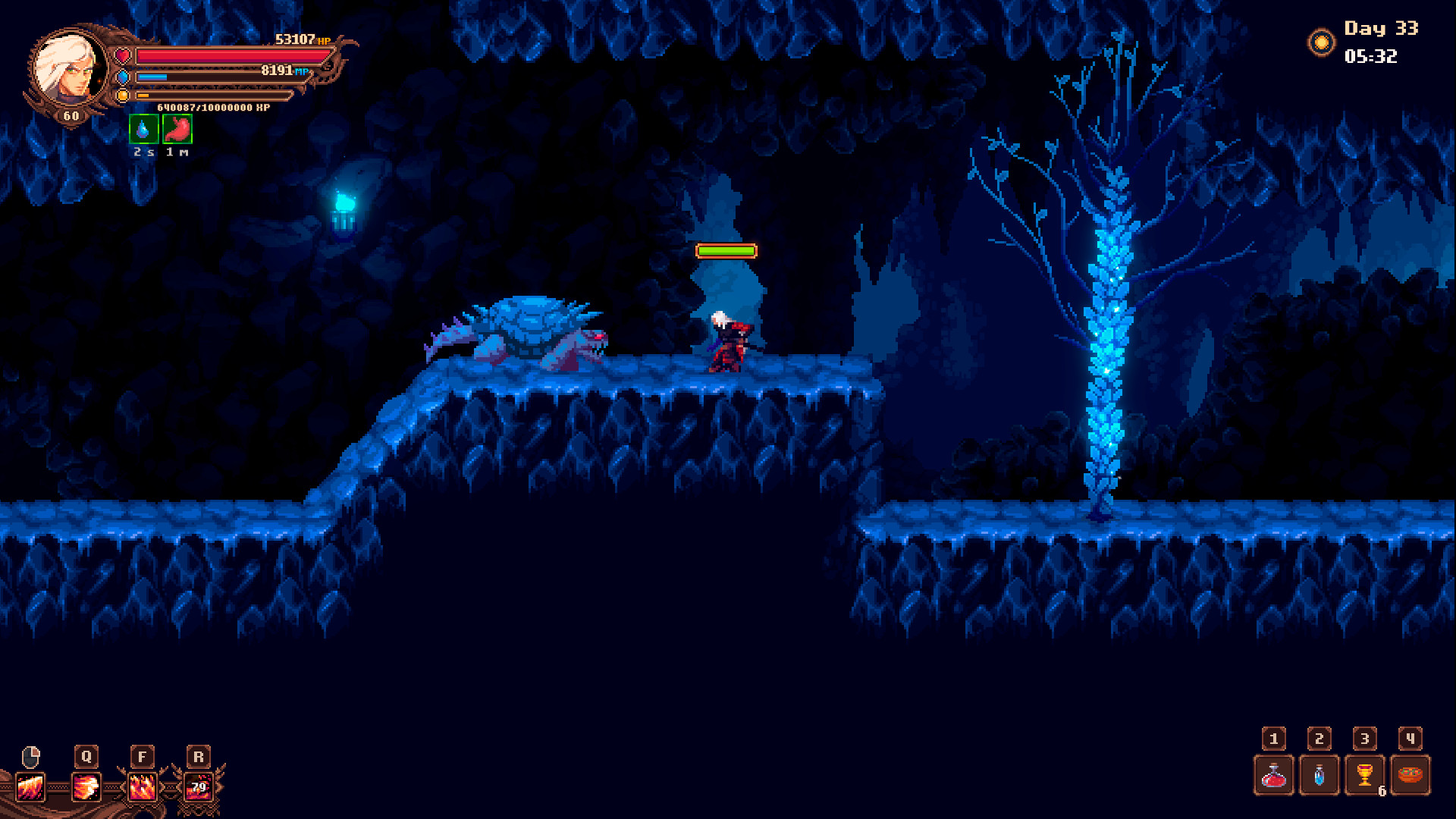This screenshot has height=819, width=1456.
Task: Click the heart icon beside the HP bar
Action: click(123, 54)
